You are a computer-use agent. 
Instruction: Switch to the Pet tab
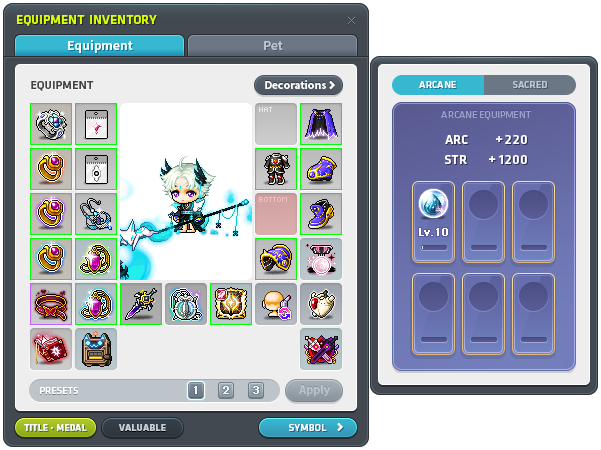point(272,46)
